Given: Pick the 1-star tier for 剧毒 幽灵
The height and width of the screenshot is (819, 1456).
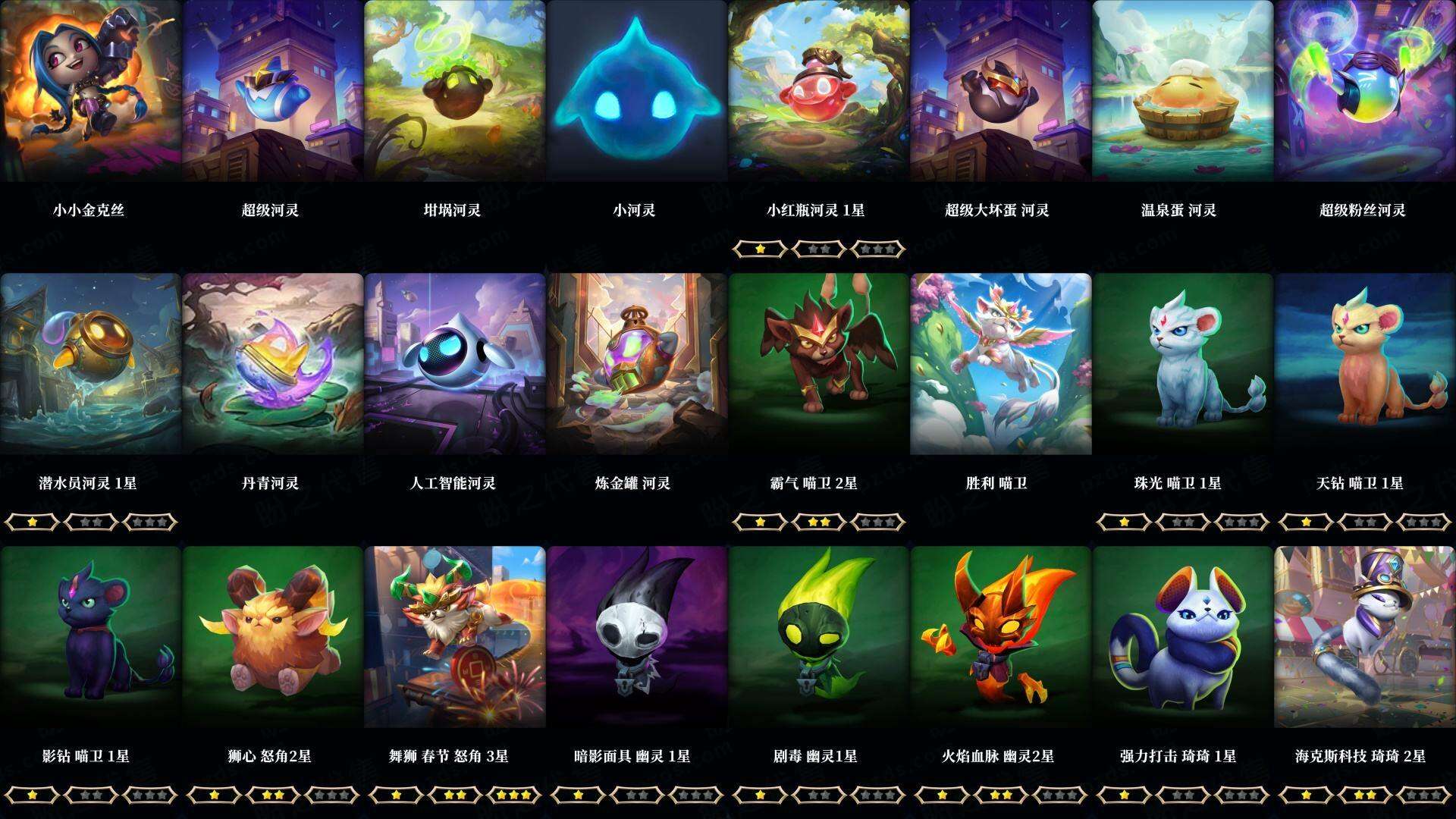Looking at the screenshot, I should pyautogui.click(x=758, y=794).
